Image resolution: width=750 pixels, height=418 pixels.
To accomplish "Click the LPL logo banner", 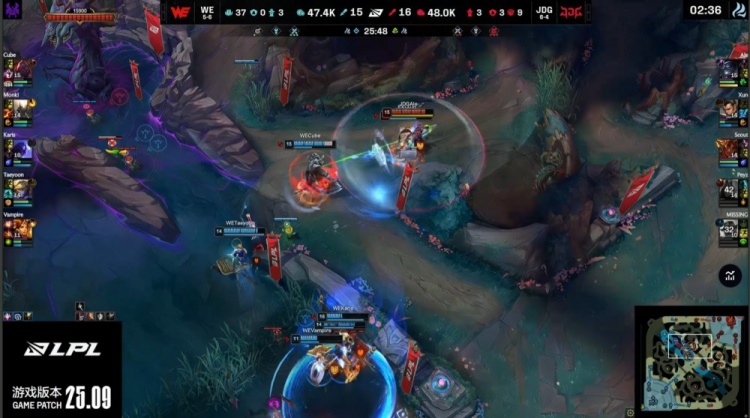I will click(x=60, y=349).
